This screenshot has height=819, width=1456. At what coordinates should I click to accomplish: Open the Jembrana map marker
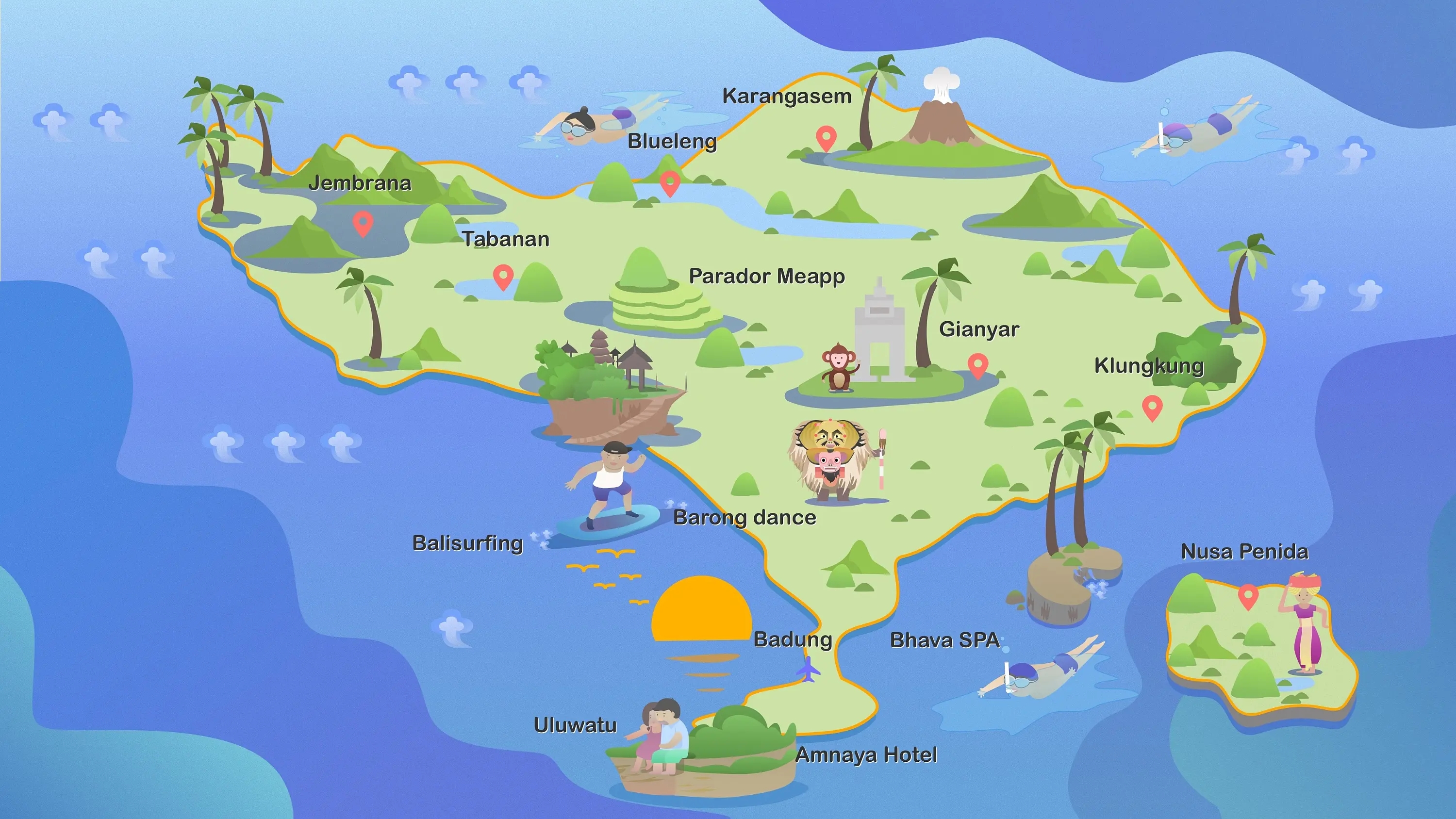tap(363, 222)
